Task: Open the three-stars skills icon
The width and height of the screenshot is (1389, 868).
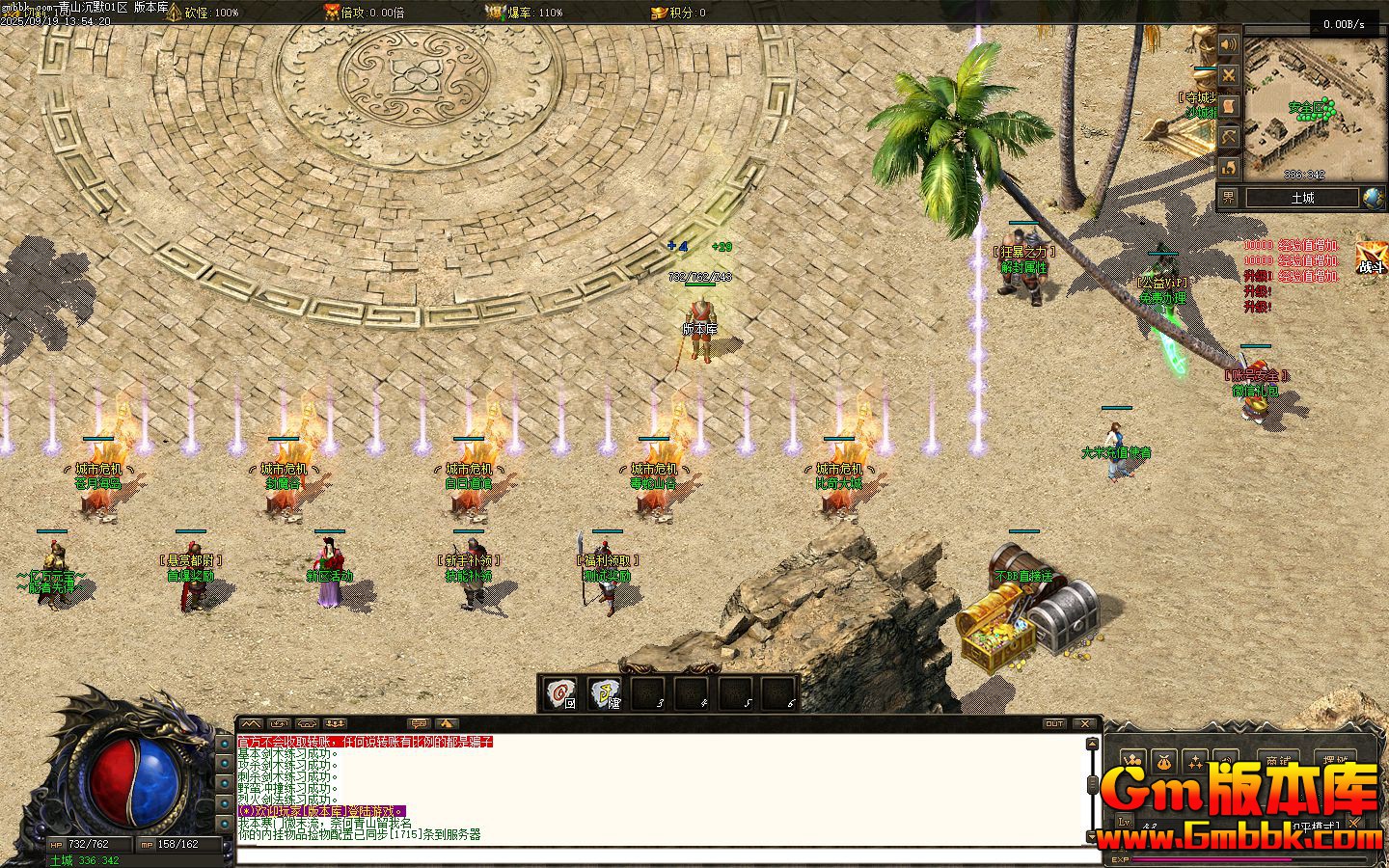Action: [x=1196, y=761]
